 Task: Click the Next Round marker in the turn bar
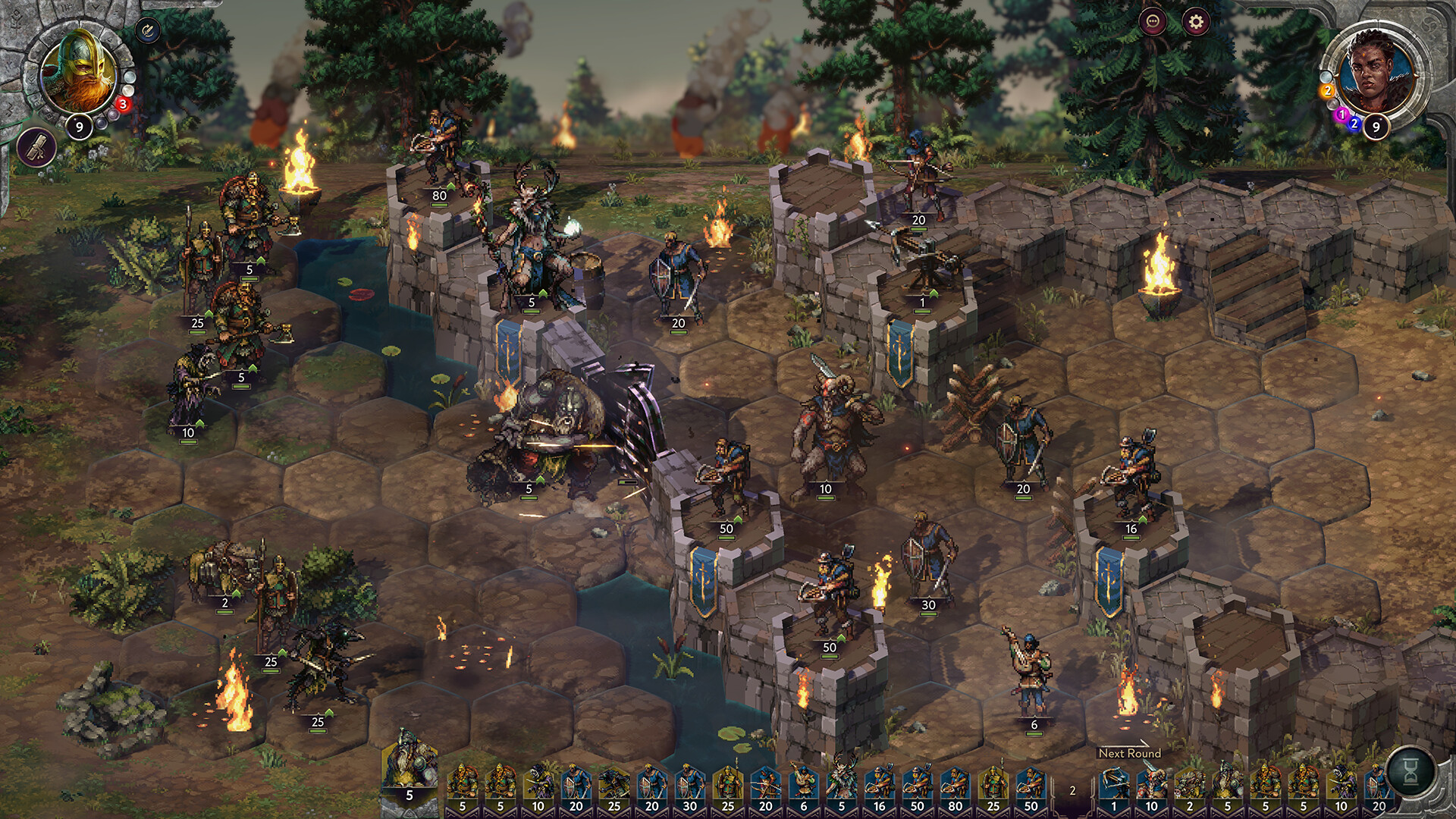pos(1131,754)
